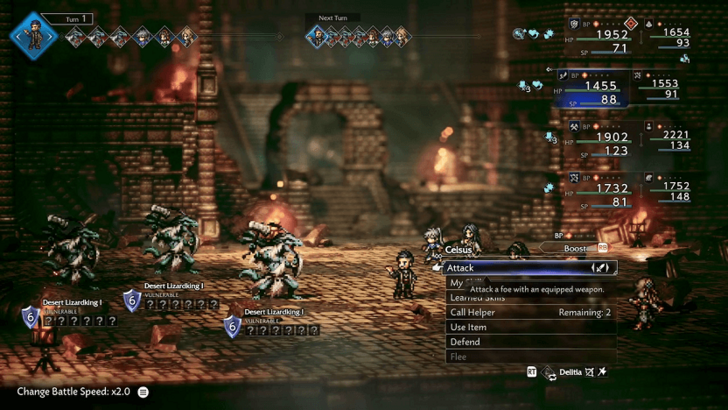This screenshot has width=728, height=410.
Task: Select the 1902 HP party member panel
Action: pos(594,139)
